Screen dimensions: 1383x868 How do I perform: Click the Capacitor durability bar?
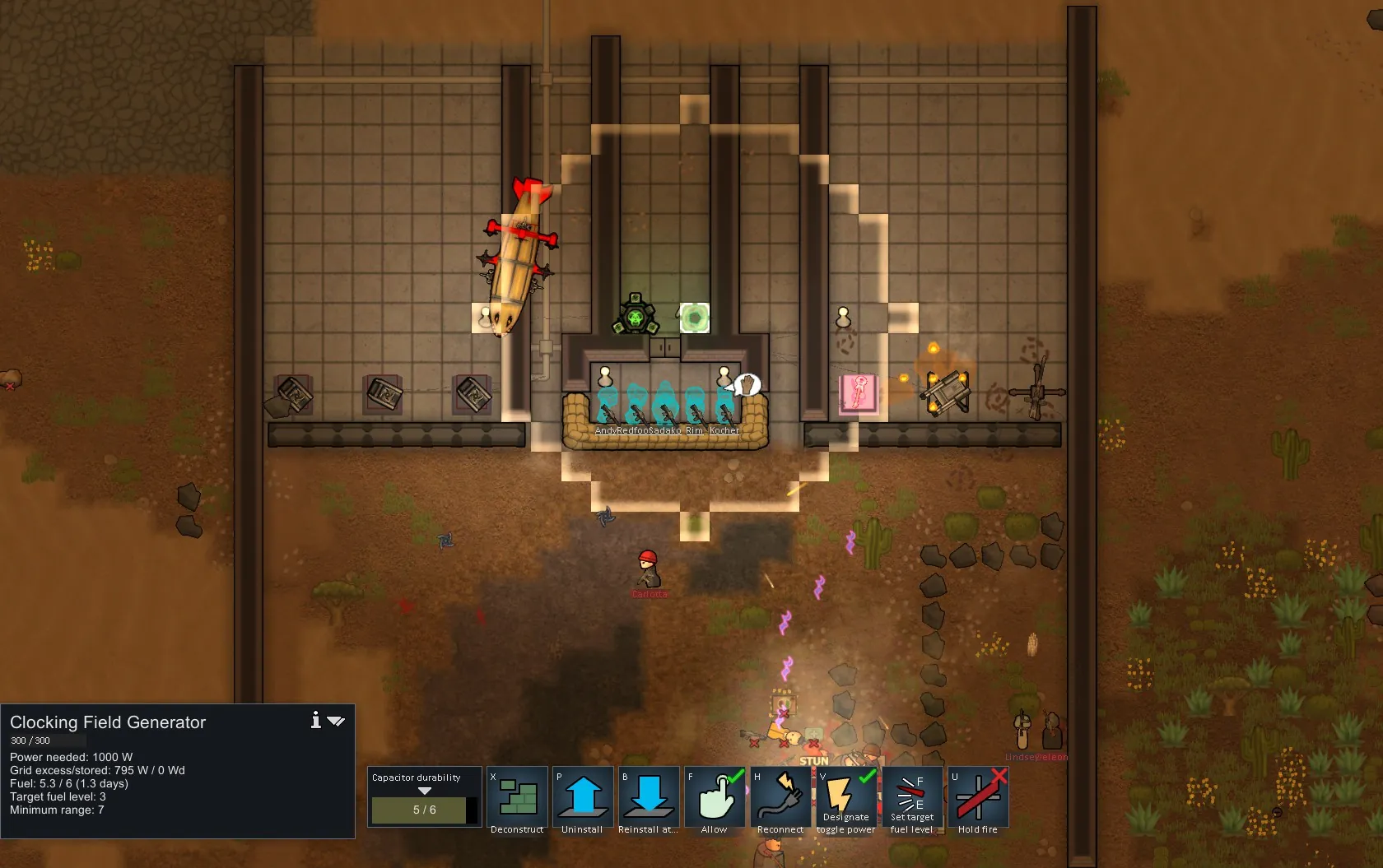[424, 810]
